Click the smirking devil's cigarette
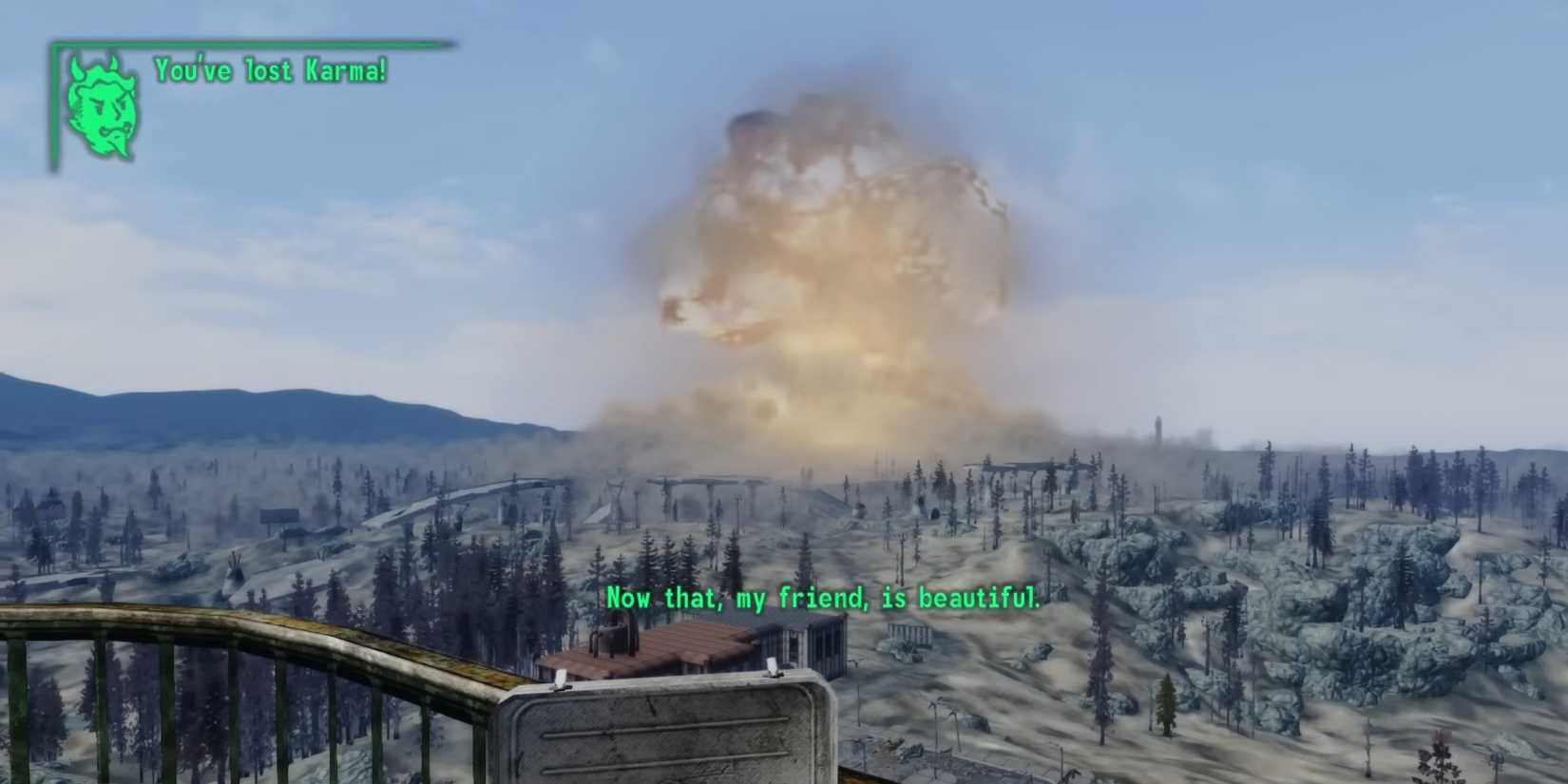The image size is (1568, 784). (x=128, y=128)
